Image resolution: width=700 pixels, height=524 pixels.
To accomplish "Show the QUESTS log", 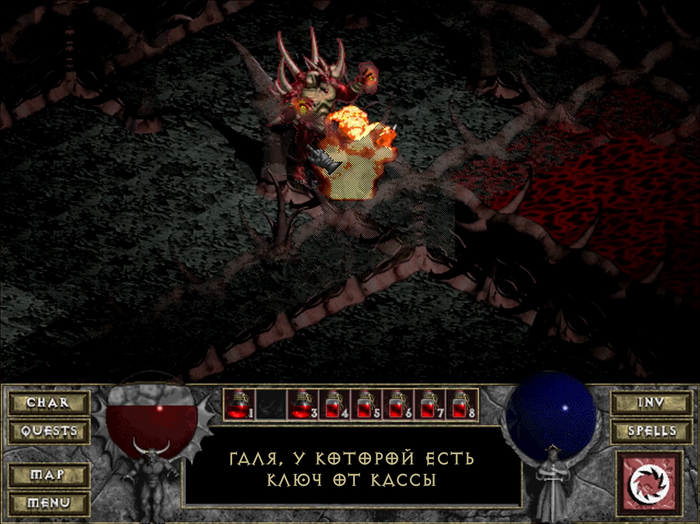I will 48,432.
